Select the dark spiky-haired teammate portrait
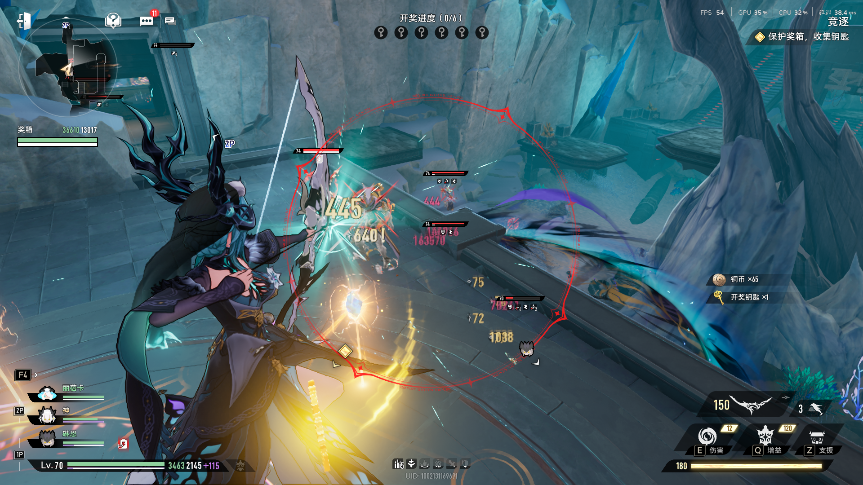The width and height of the screenshot is (863, 485). coord(46,438)
